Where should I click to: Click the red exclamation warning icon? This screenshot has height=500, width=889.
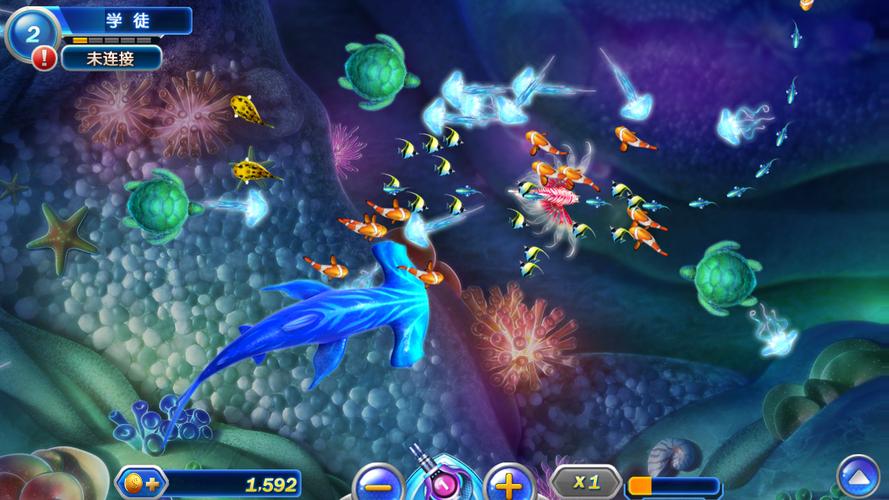coord(44,58)
